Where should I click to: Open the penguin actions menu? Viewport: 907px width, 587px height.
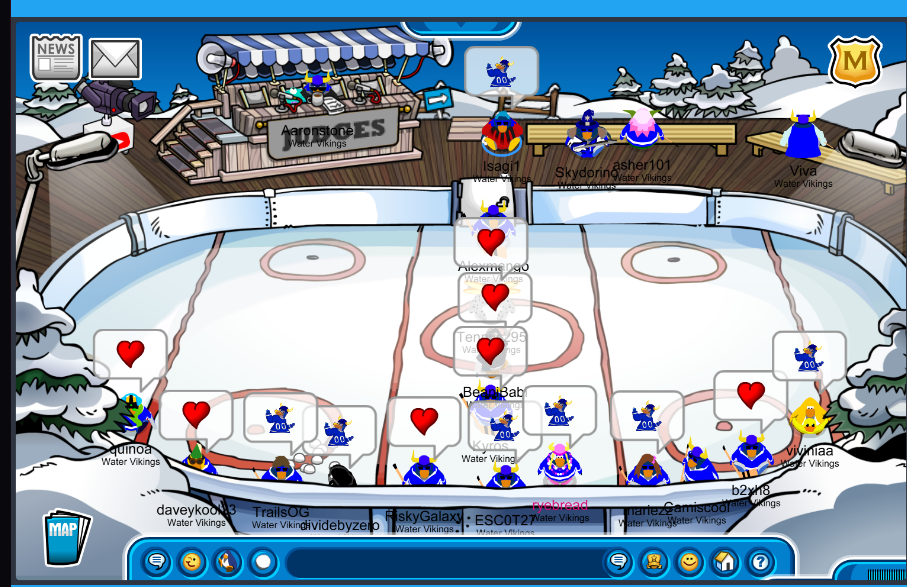pos(228,562)
